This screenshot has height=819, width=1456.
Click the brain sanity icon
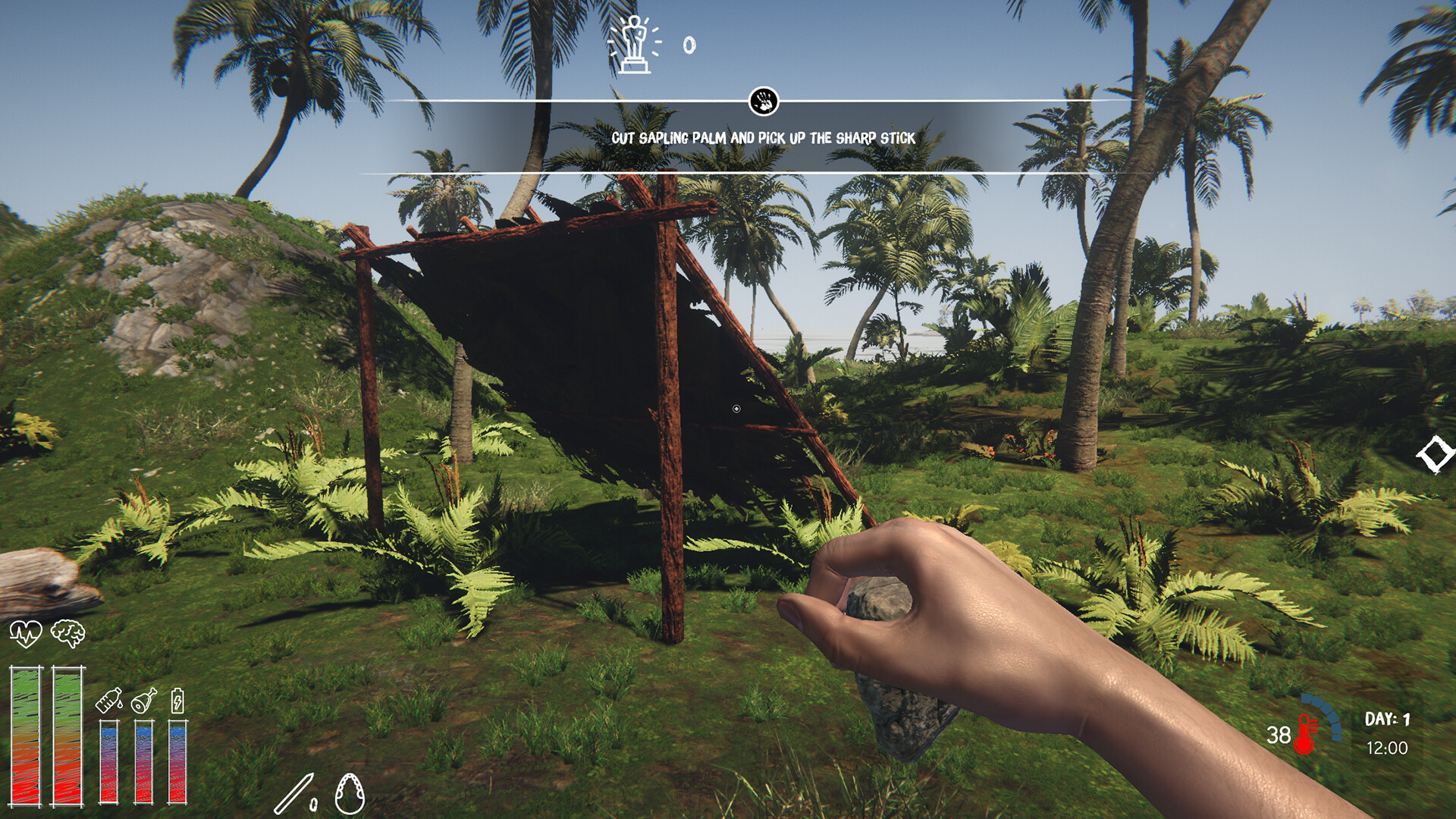pyautogui.click(x=67, y=632)
